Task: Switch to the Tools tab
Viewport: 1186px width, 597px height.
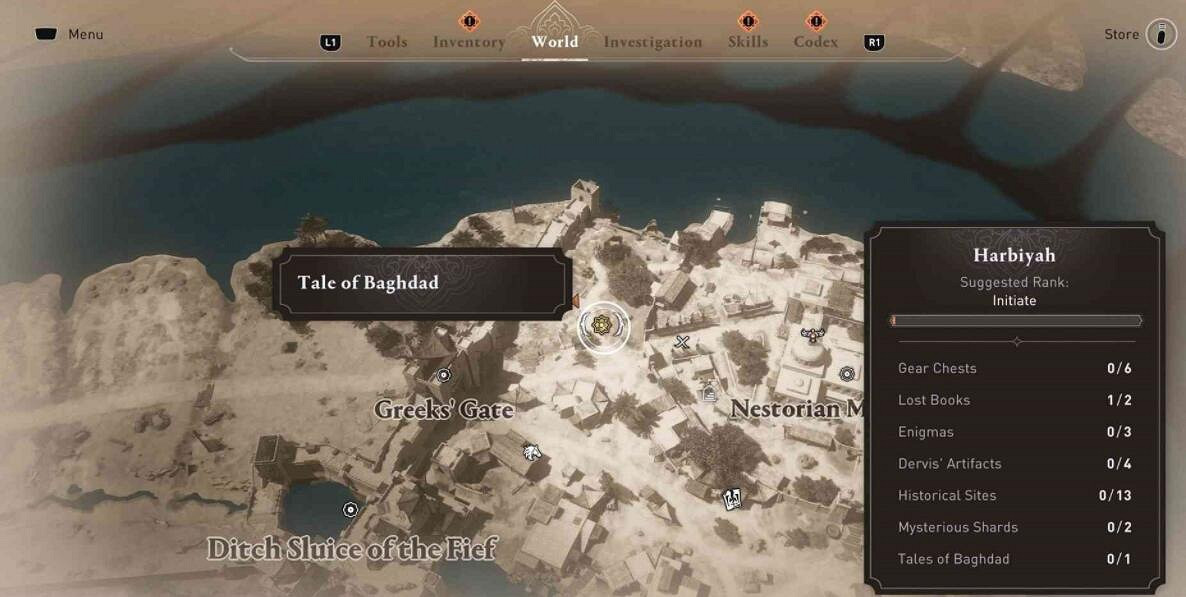Action: [386, 42]
